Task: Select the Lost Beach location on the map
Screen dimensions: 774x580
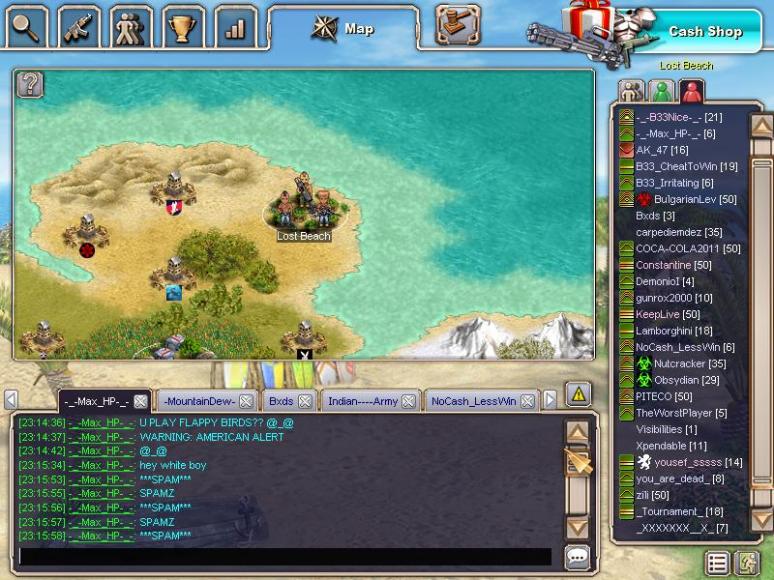Action: (x=302, y=210)
